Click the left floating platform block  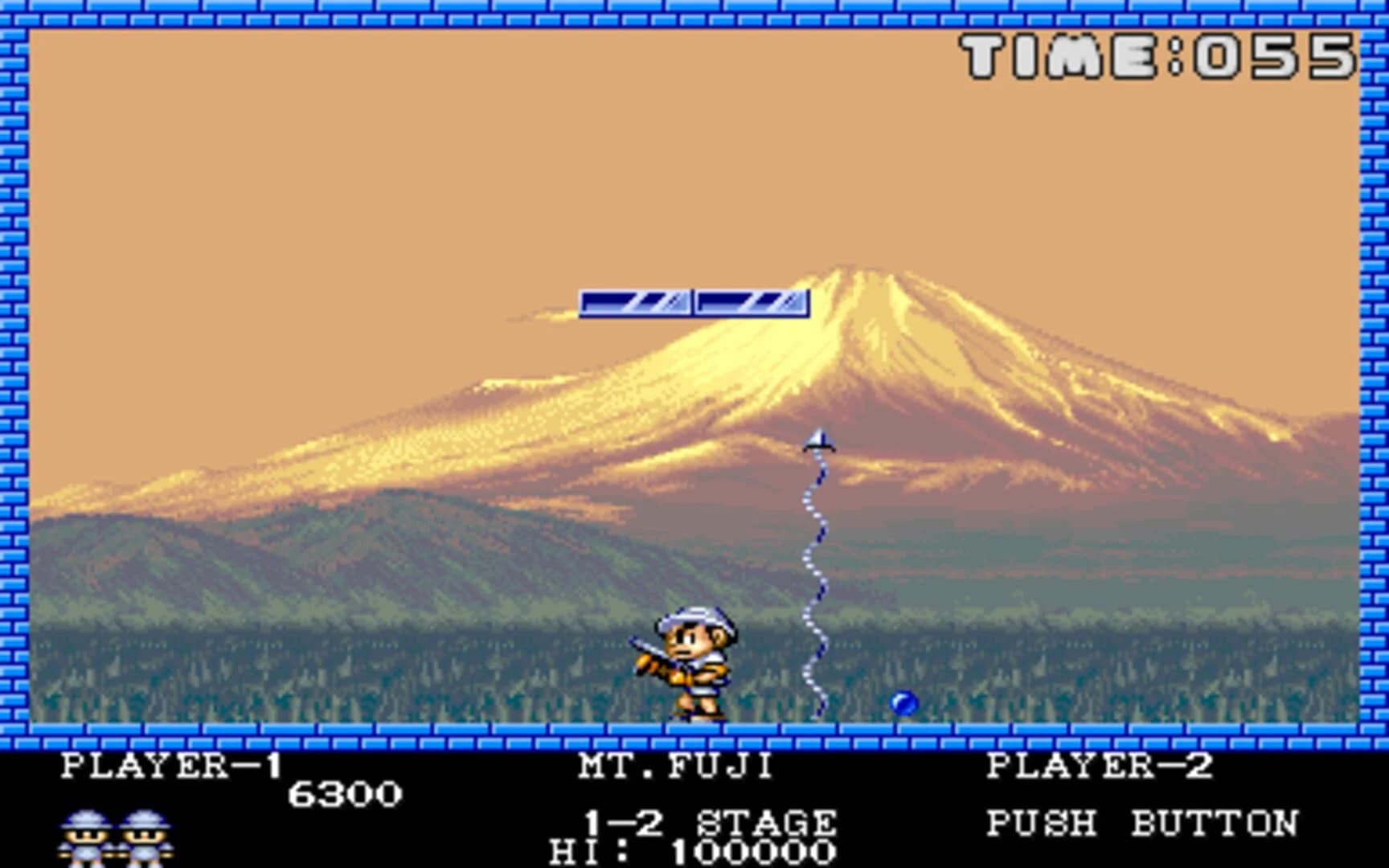634,302
